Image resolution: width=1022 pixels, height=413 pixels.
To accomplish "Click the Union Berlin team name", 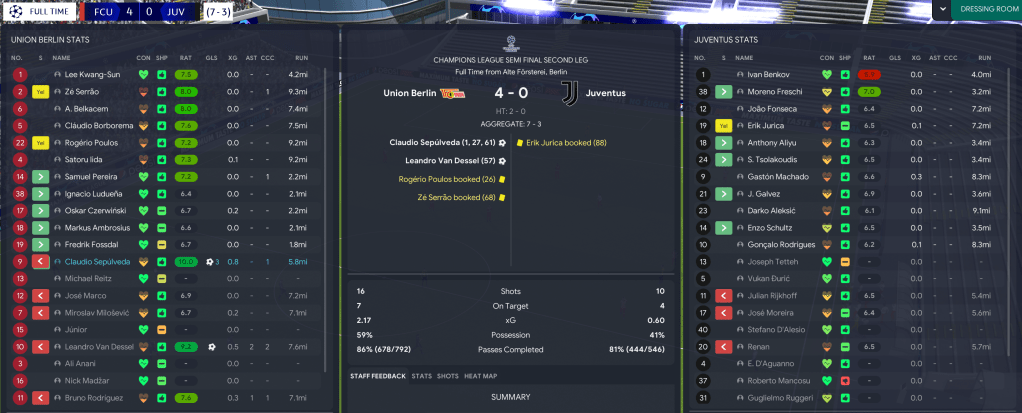I will (410, 93).
